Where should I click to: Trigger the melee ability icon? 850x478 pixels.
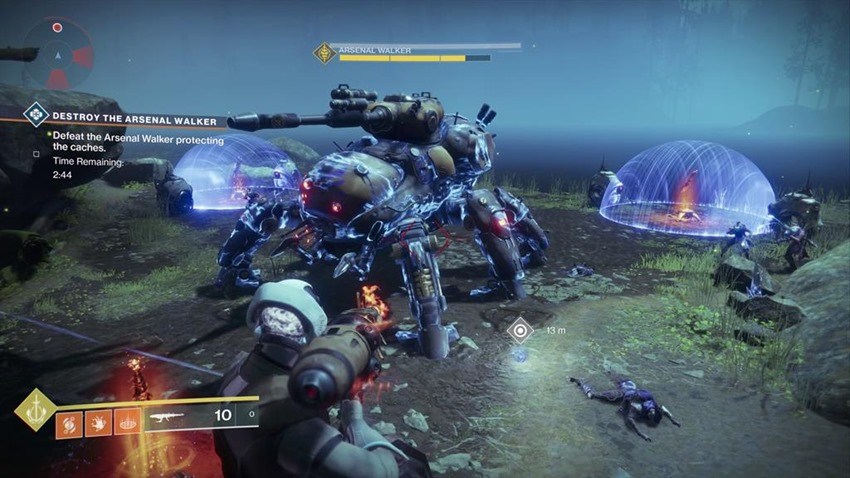point(99,421)
